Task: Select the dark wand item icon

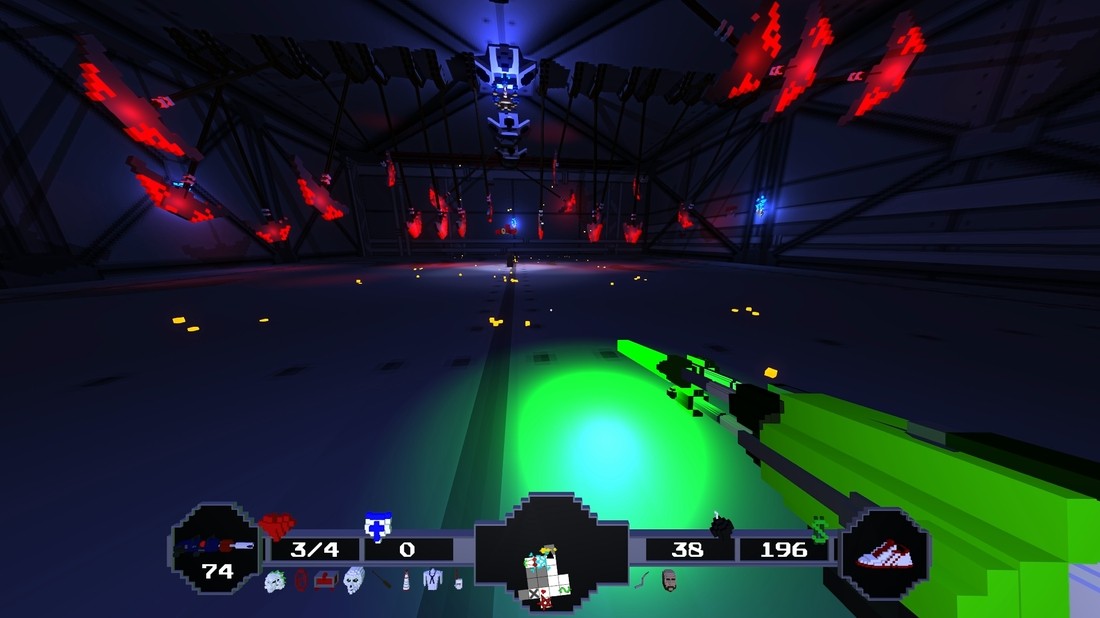Action: pos(384,581)
